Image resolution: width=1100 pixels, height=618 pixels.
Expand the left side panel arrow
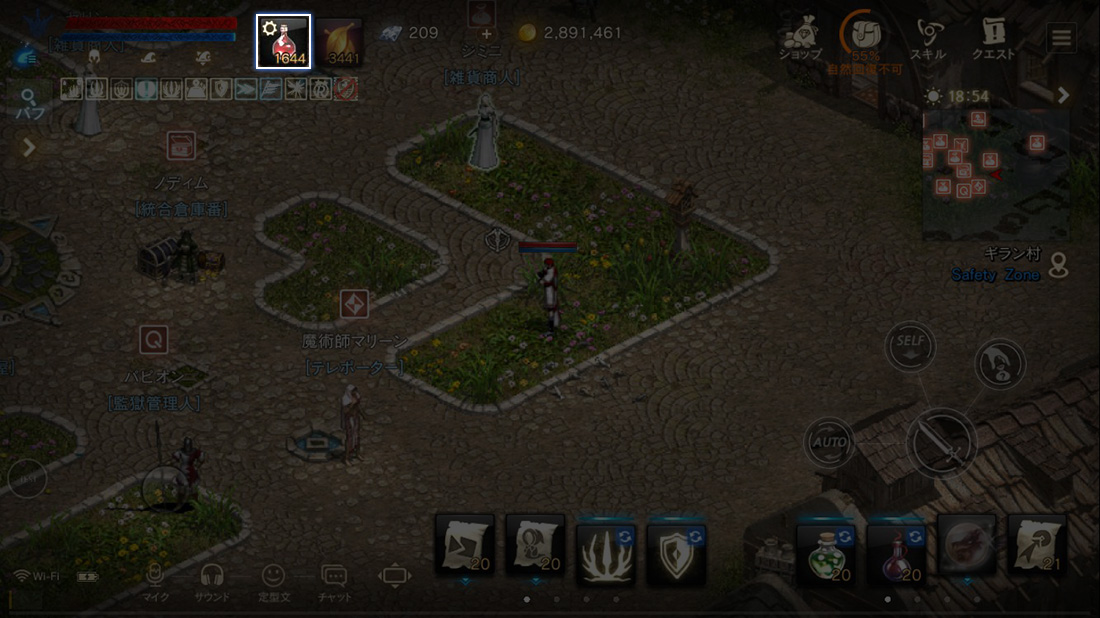[x=29, y=148]
